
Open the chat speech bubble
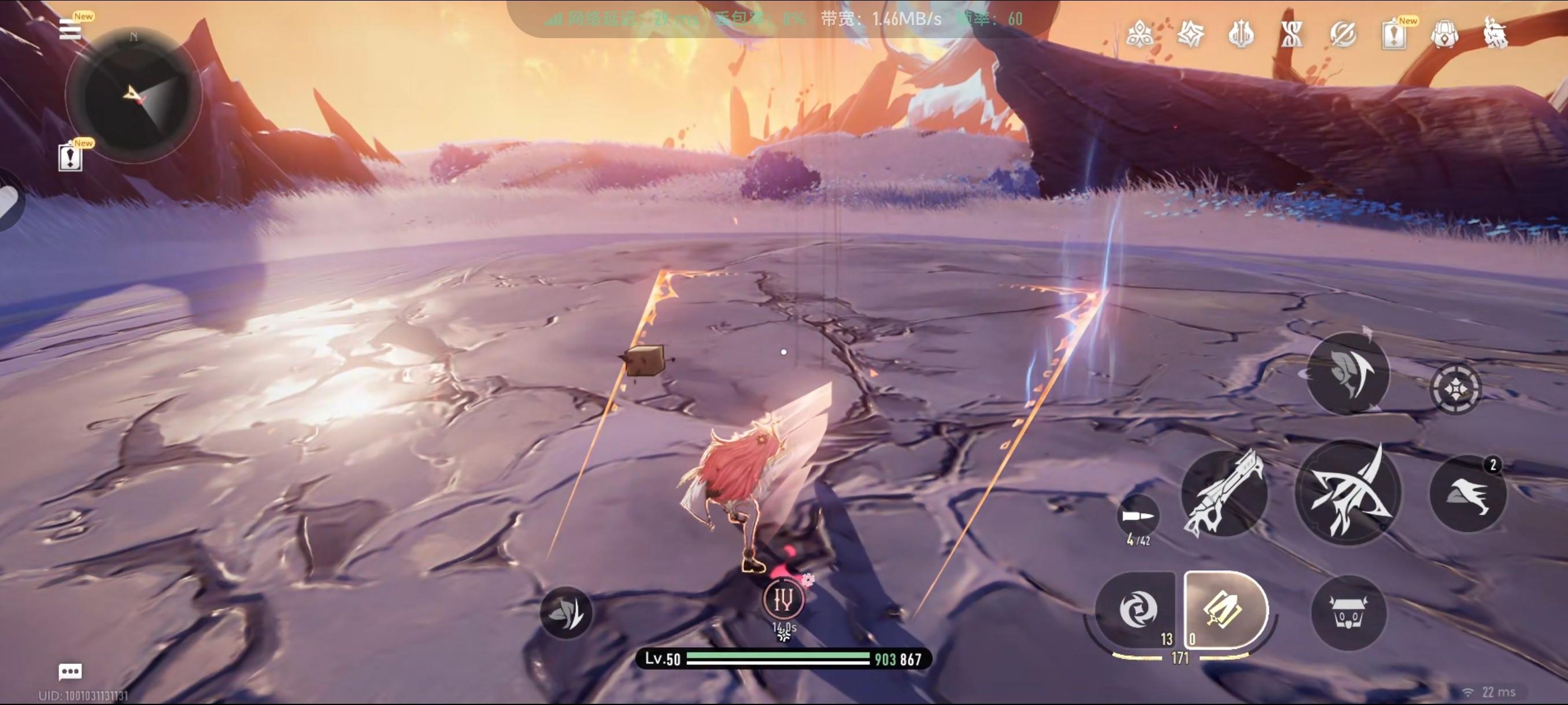(70, 671)
